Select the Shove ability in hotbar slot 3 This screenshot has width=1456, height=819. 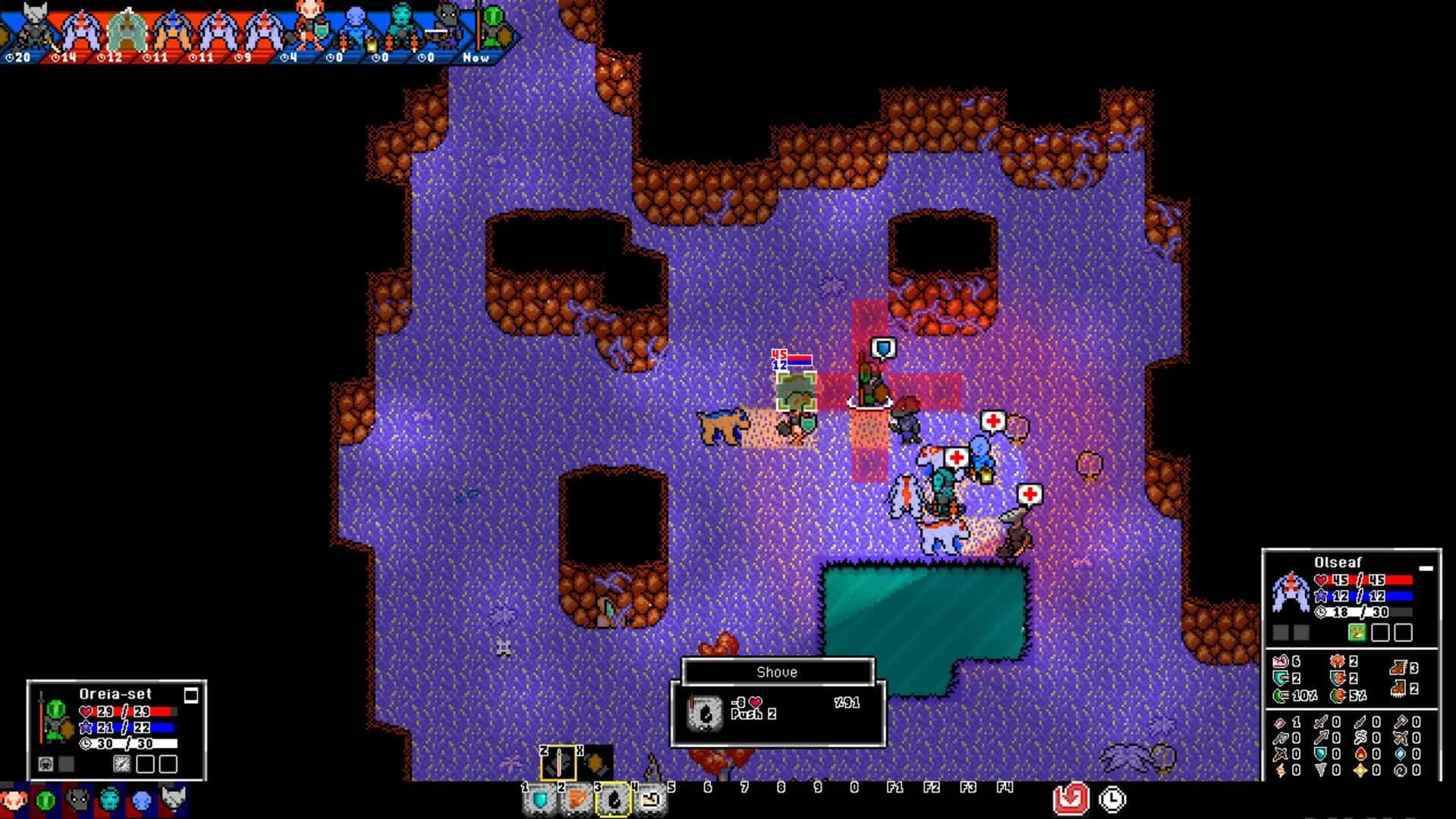(613, 800)
